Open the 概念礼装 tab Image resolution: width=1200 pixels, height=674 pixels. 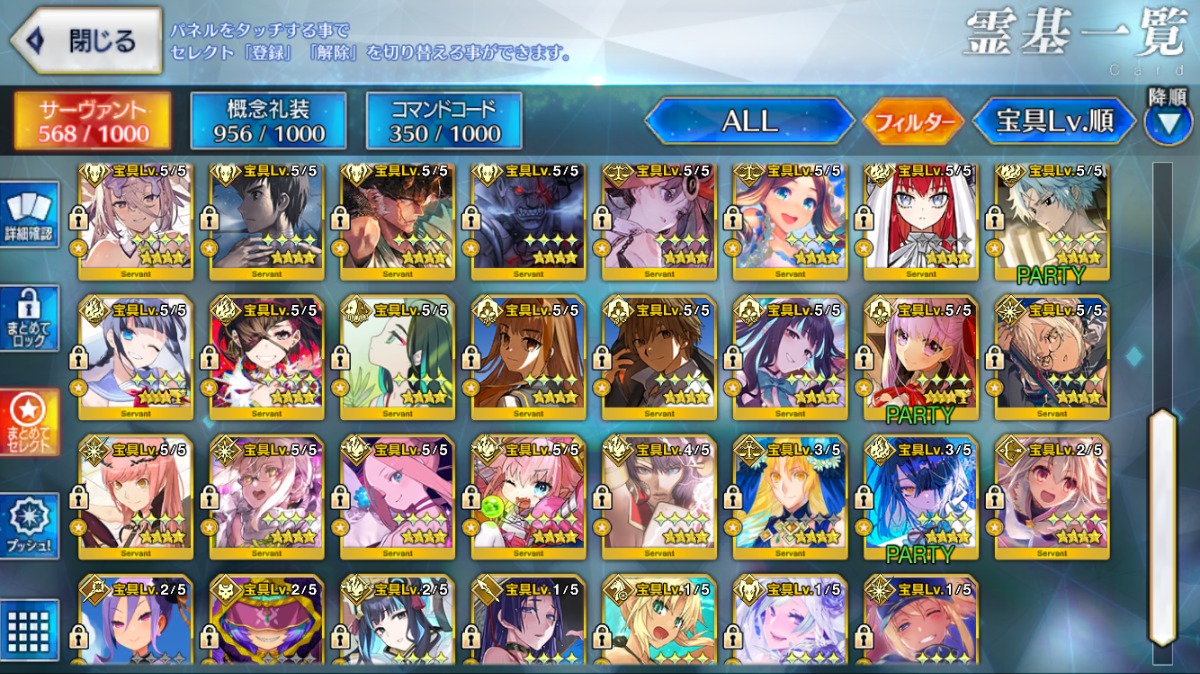click(x=269, y=121)
